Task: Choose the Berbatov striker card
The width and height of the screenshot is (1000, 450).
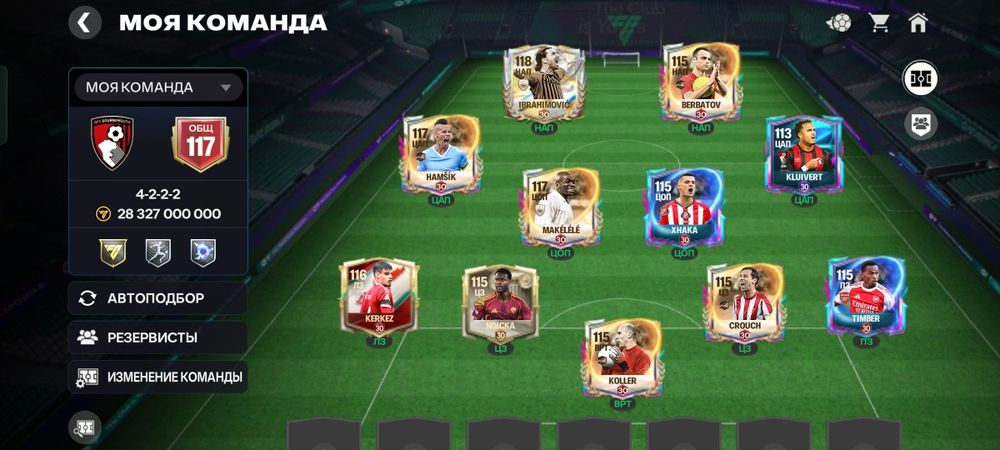Action: pos(700,83)
